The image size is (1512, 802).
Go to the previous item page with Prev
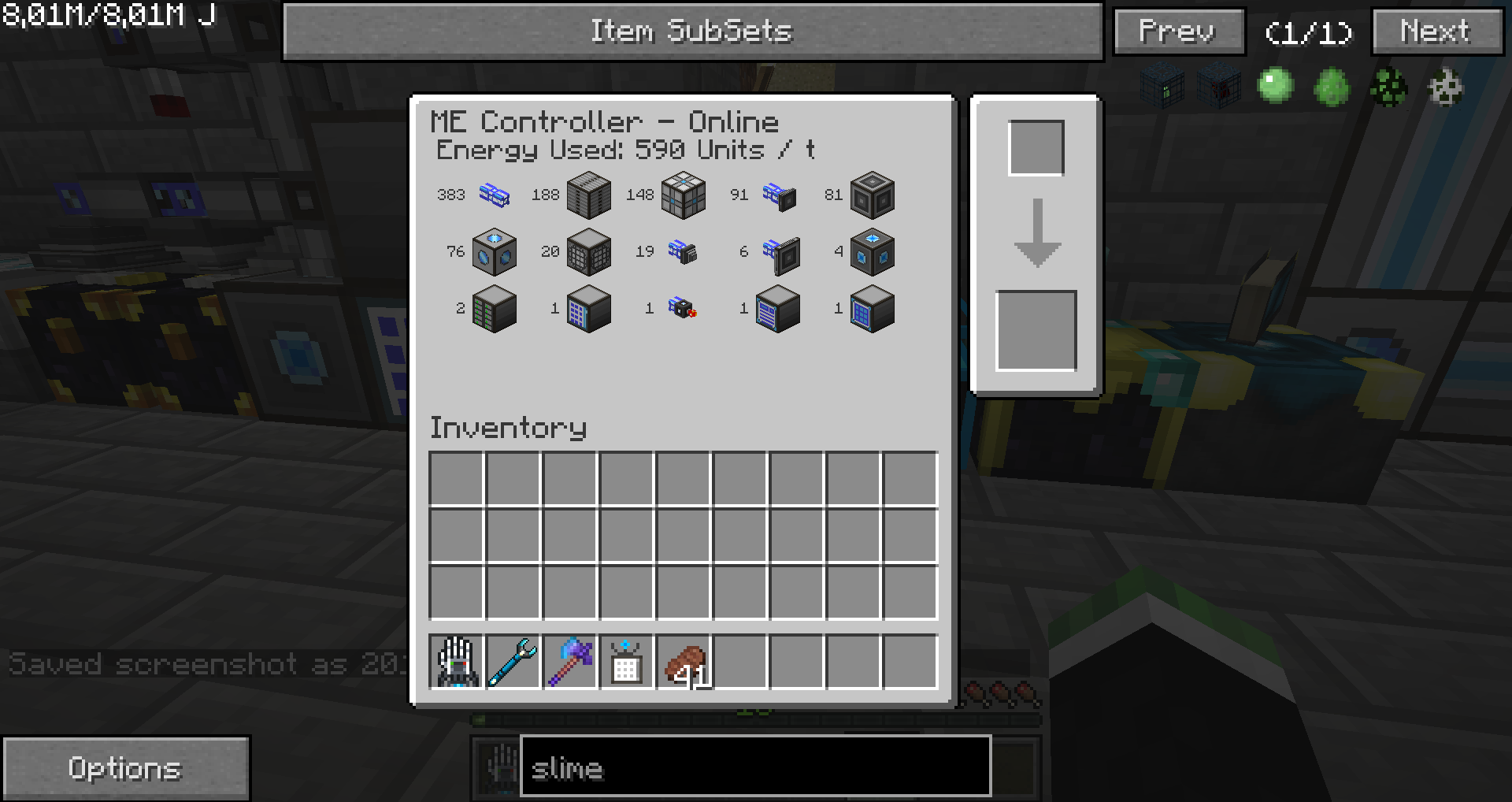(x=1178, y=32)
